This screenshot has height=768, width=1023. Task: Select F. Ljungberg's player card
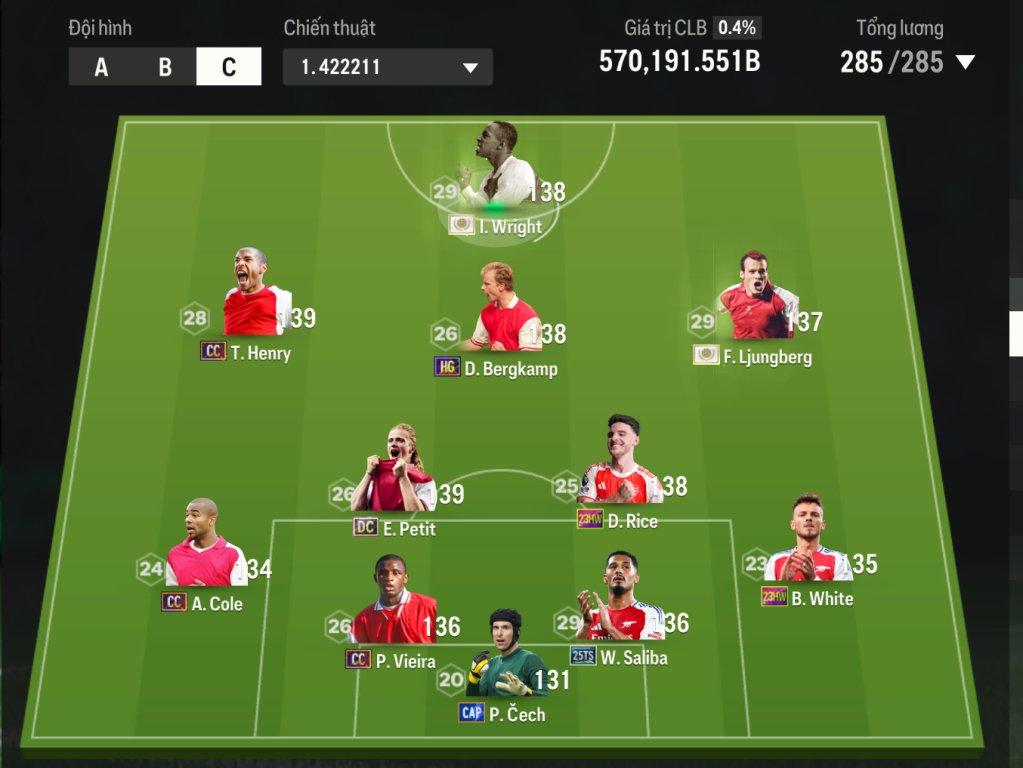click(x=755, y=305)
